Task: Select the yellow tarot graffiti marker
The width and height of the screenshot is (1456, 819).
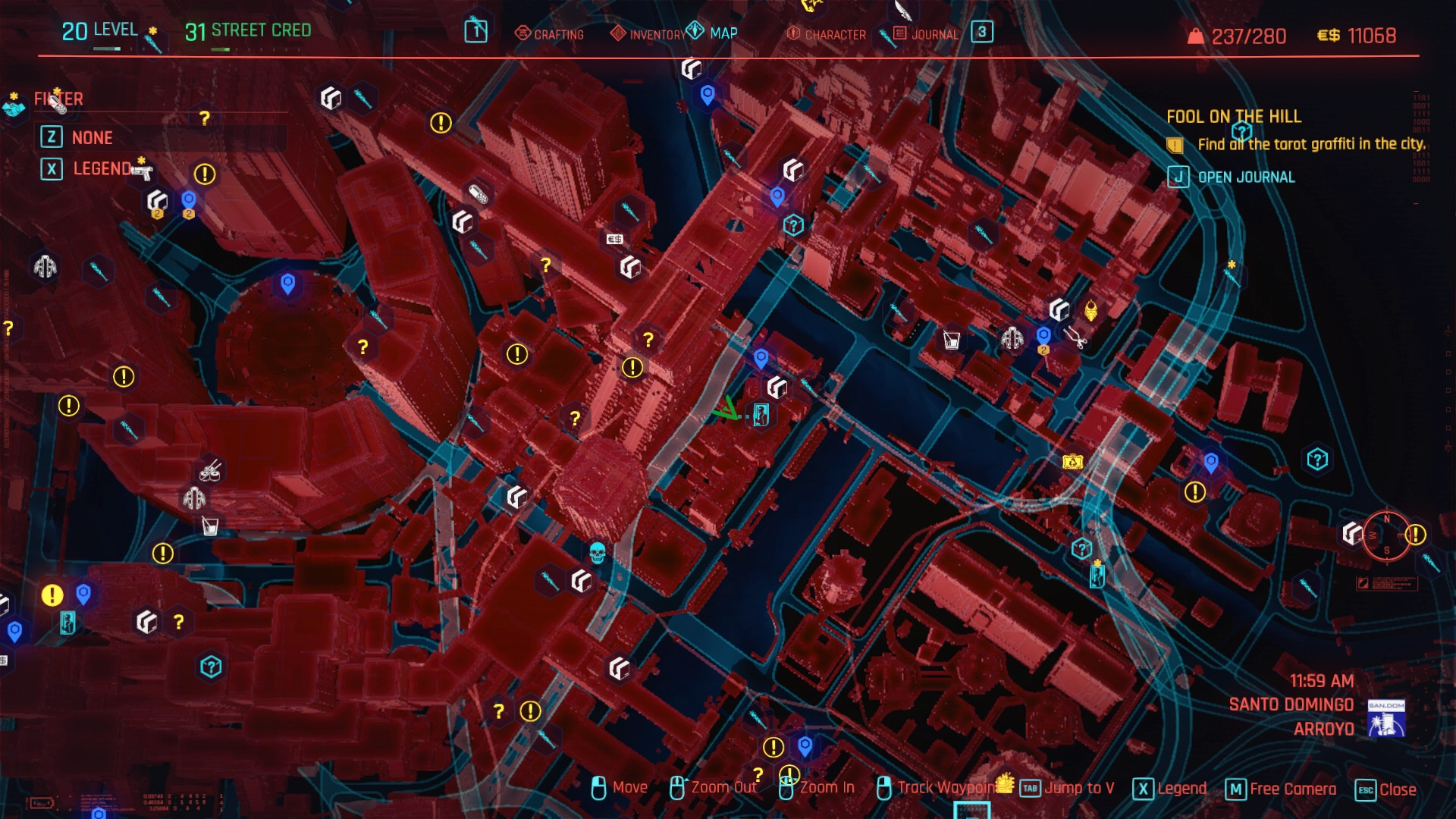Action: pos(1090,310)
